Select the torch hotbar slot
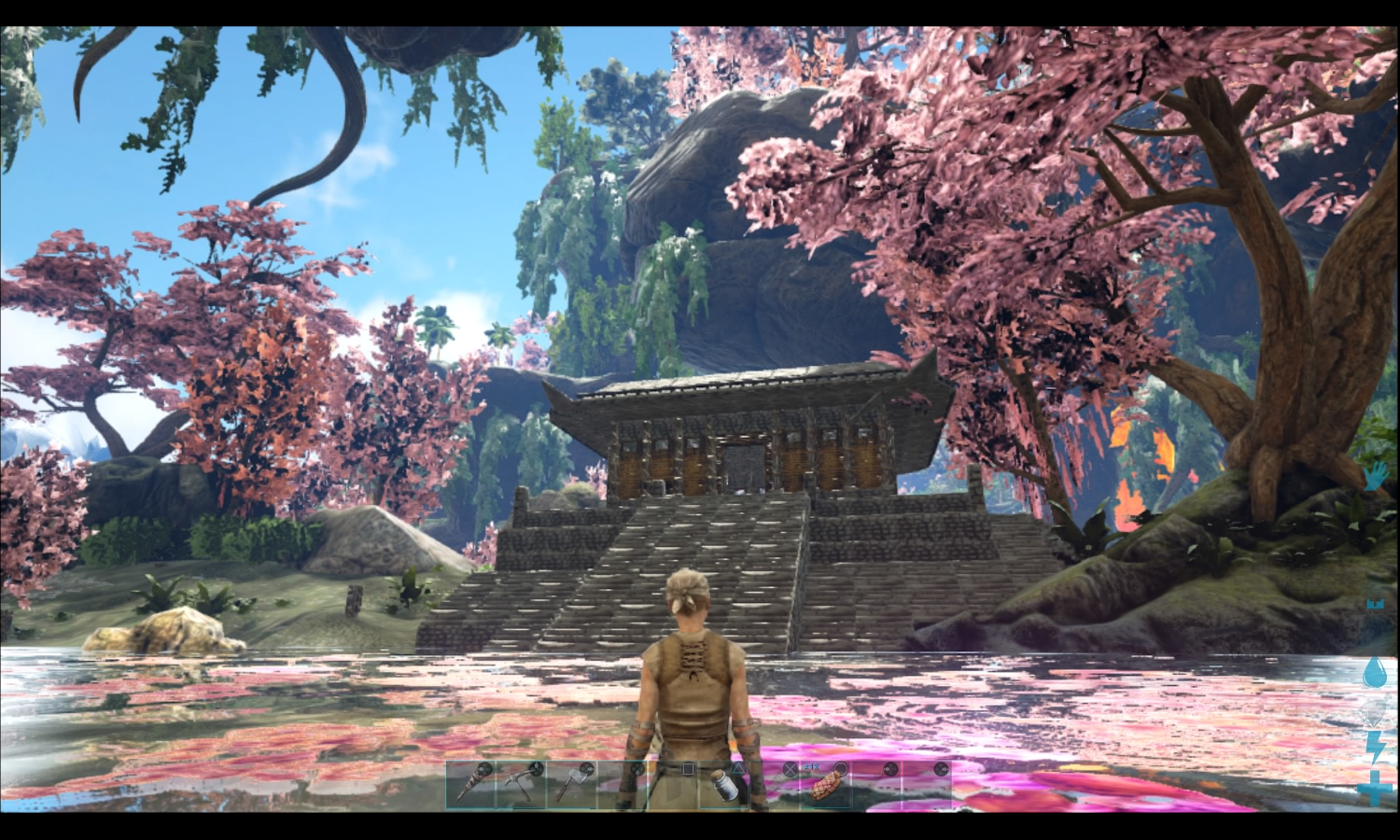The height and width of the screenshot is (840, 1400). [470, 785]
